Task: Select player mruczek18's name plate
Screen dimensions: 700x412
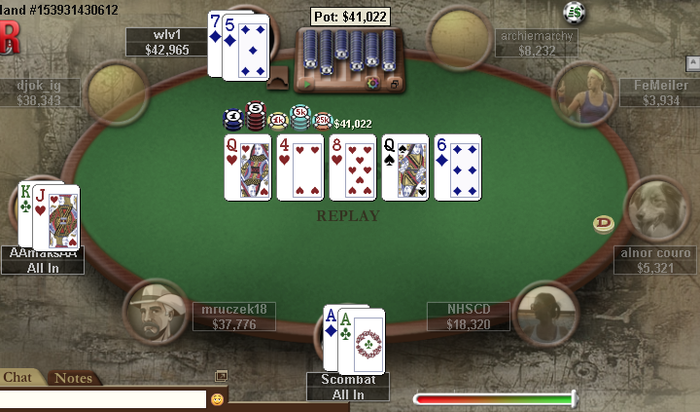Action: pyautogui.click(x=234, y=317)
